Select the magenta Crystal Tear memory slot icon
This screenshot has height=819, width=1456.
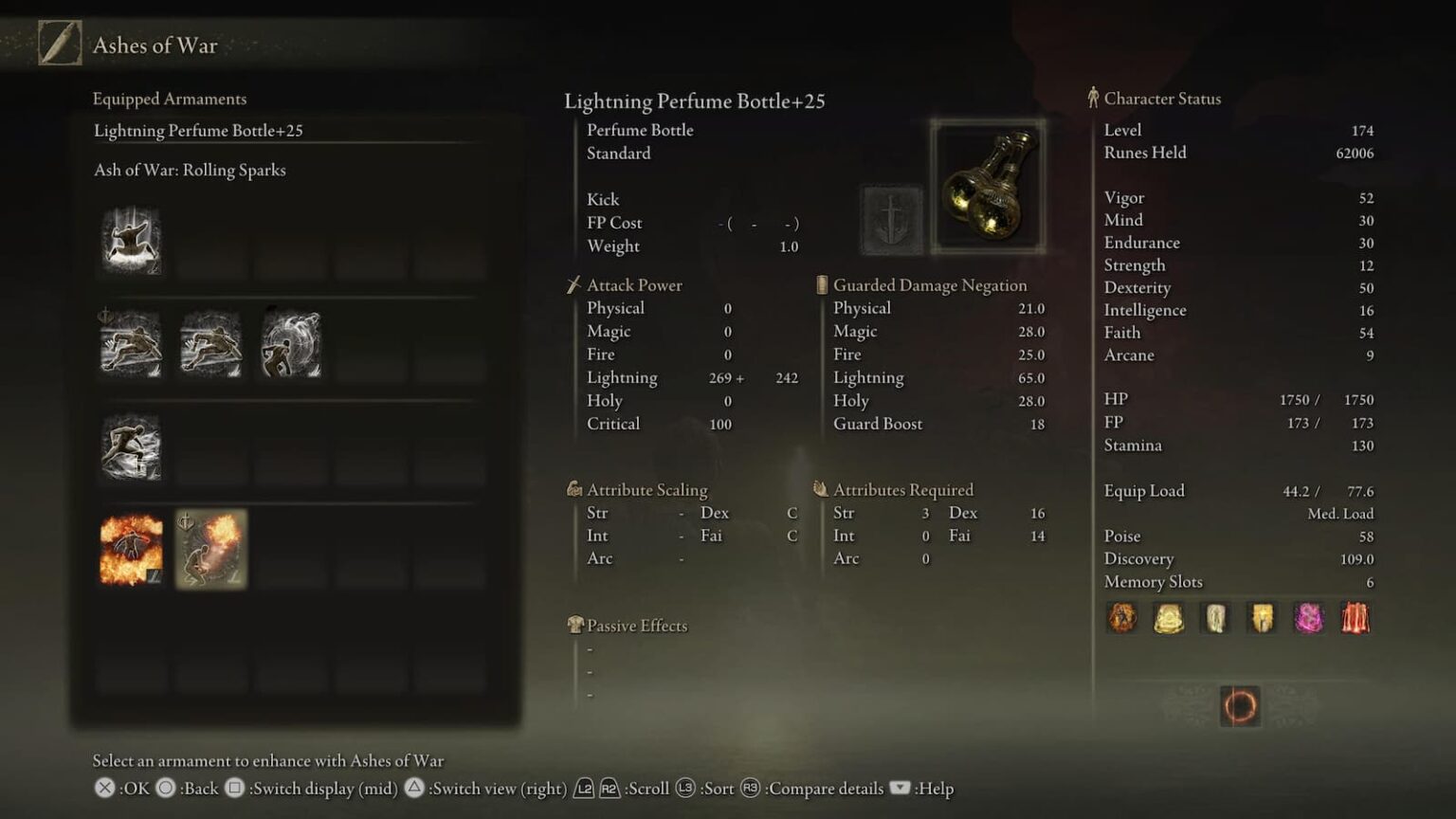(x=1310, y=618)
